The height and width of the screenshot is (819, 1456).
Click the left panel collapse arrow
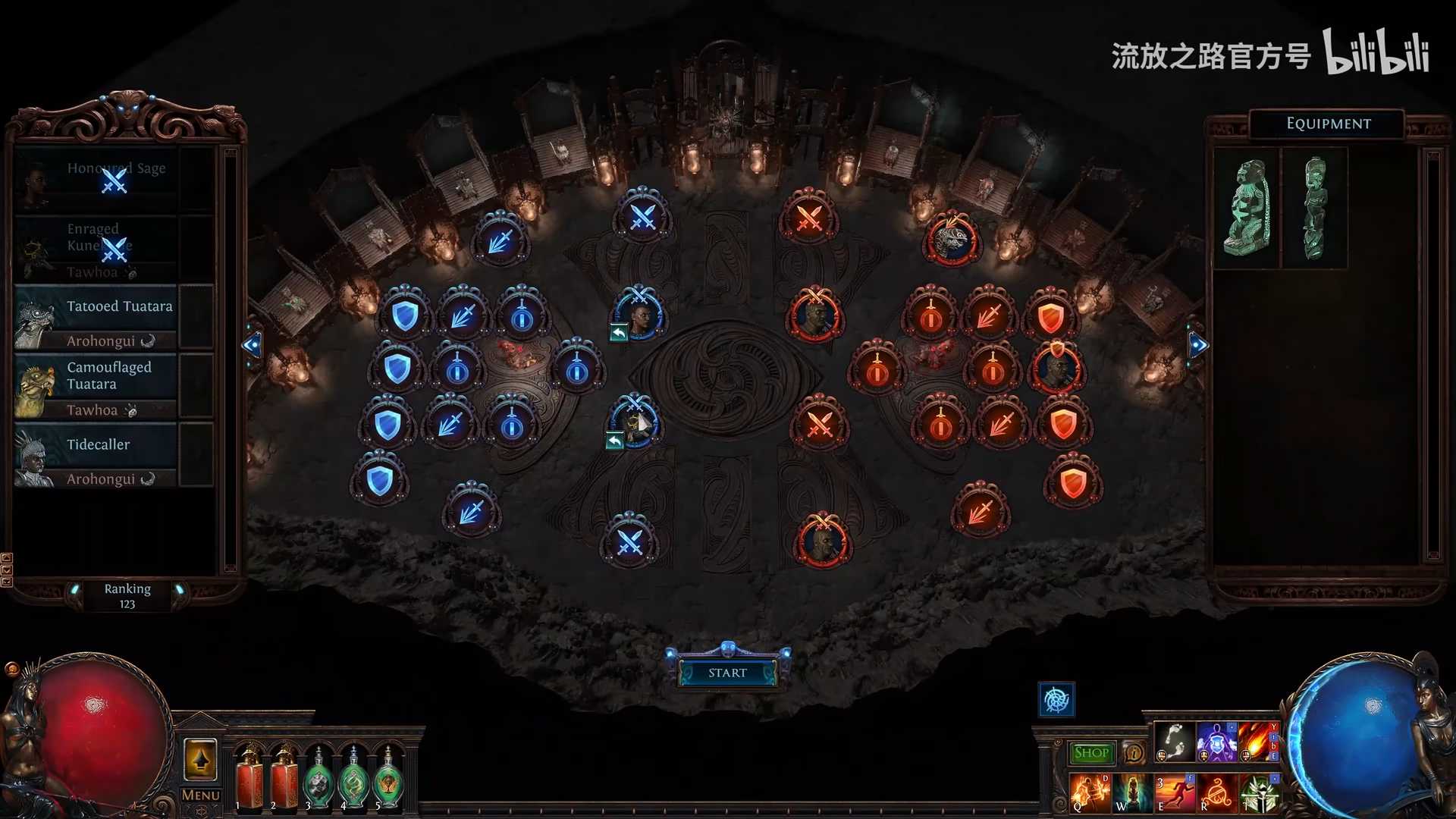252,345
